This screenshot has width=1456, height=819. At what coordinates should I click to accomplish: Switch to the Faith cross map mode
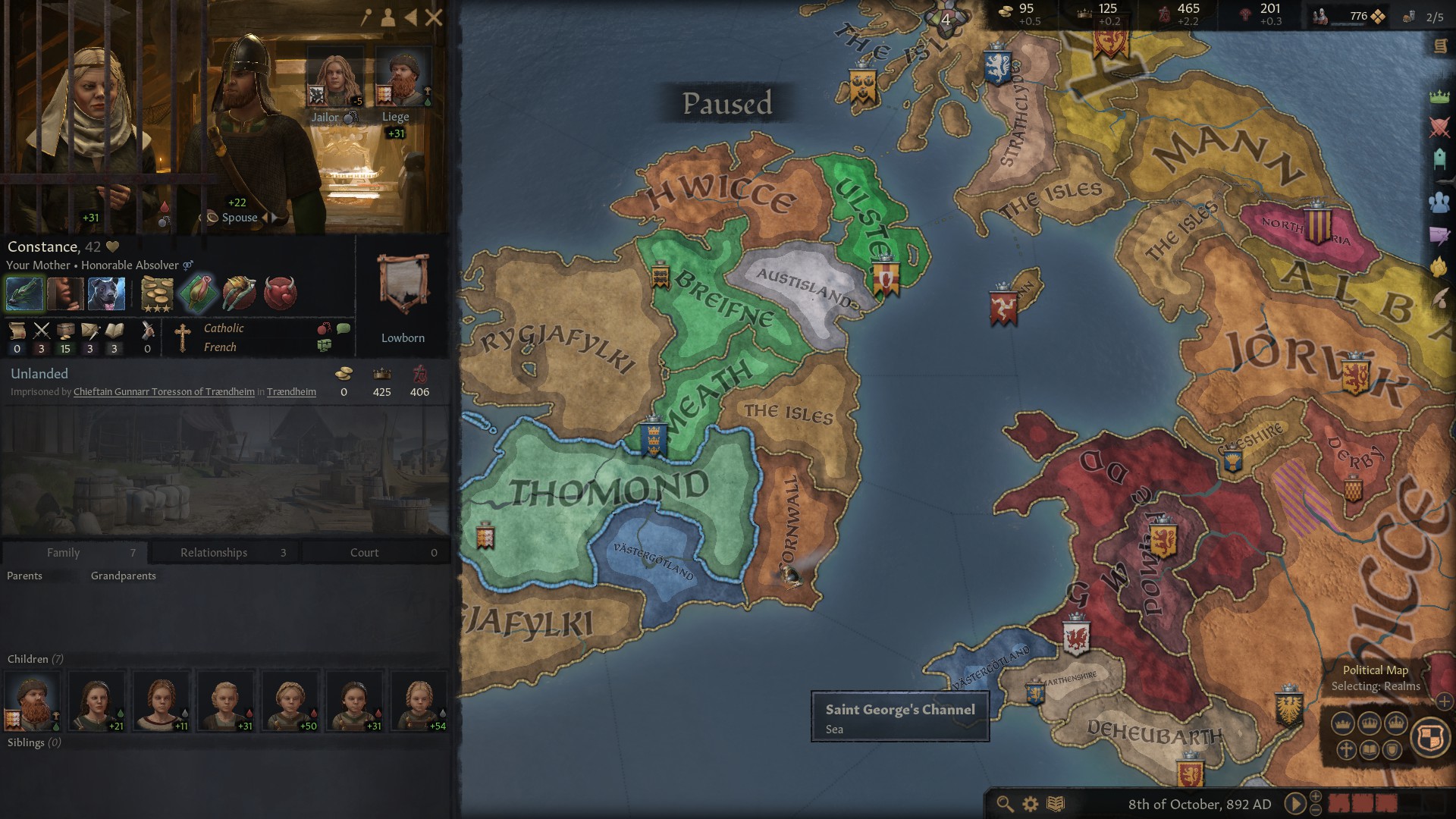(x=1346, y=750)
